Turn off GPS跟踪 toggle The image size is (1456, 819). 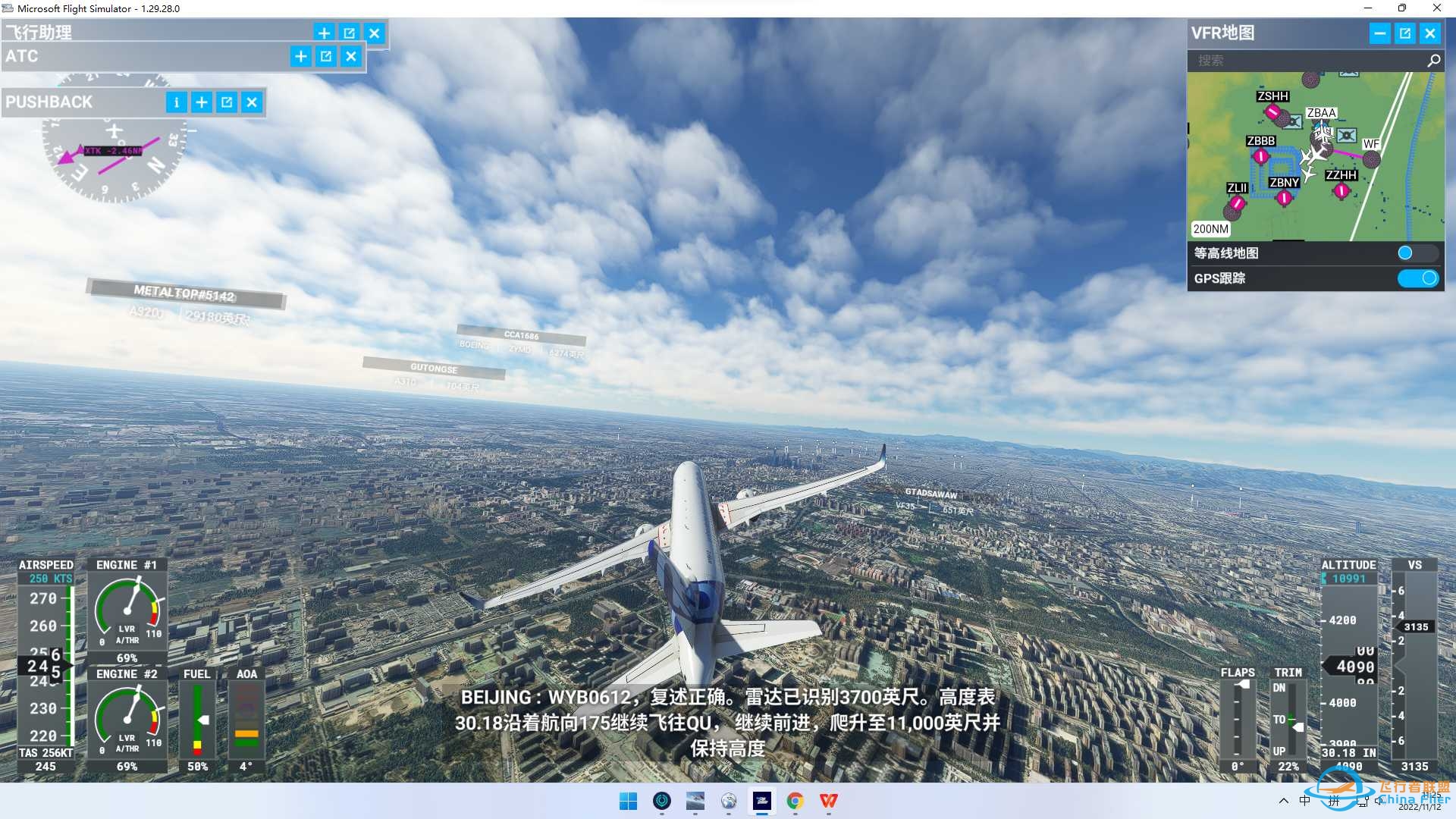click(1417, 278)
